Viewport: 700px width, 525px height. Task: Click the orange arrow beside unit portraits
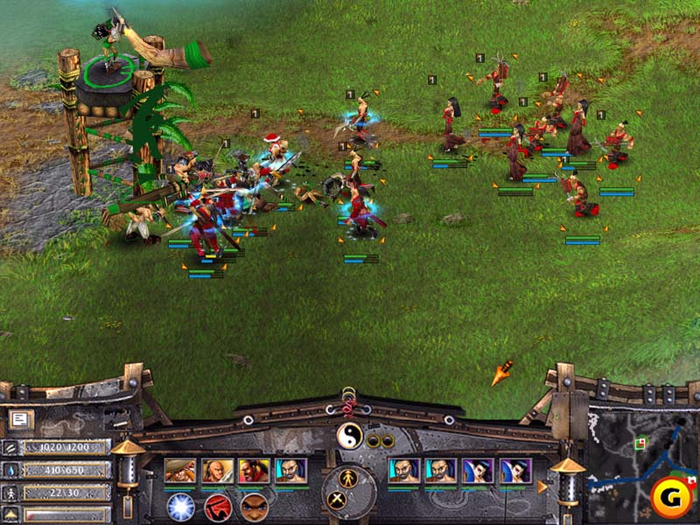point(543,487)
